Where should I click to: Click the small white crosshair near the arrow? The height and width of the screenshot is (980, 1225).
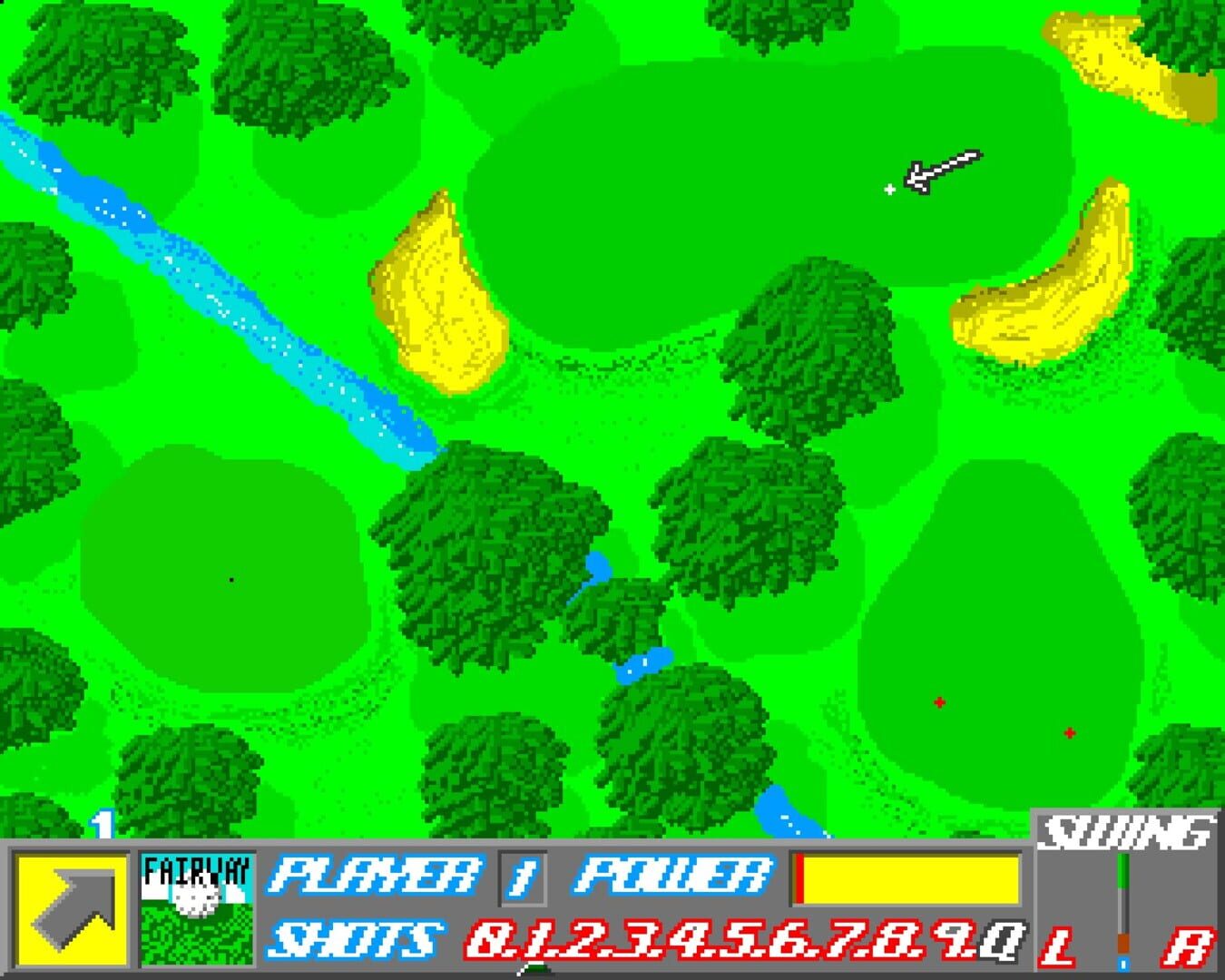[890, 190]
